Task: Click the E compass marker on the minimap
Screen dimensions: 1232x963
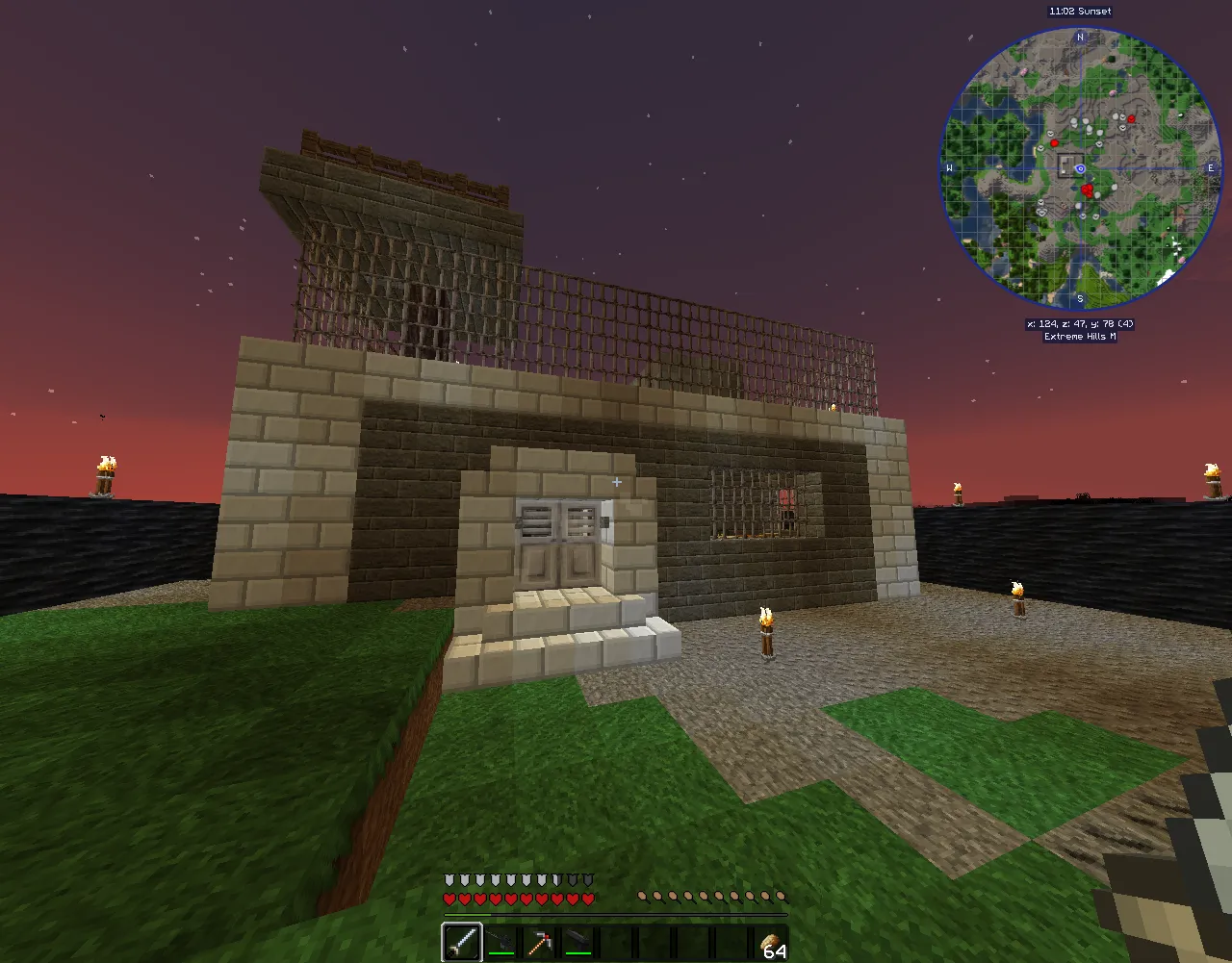Action: pos(1210,167)
